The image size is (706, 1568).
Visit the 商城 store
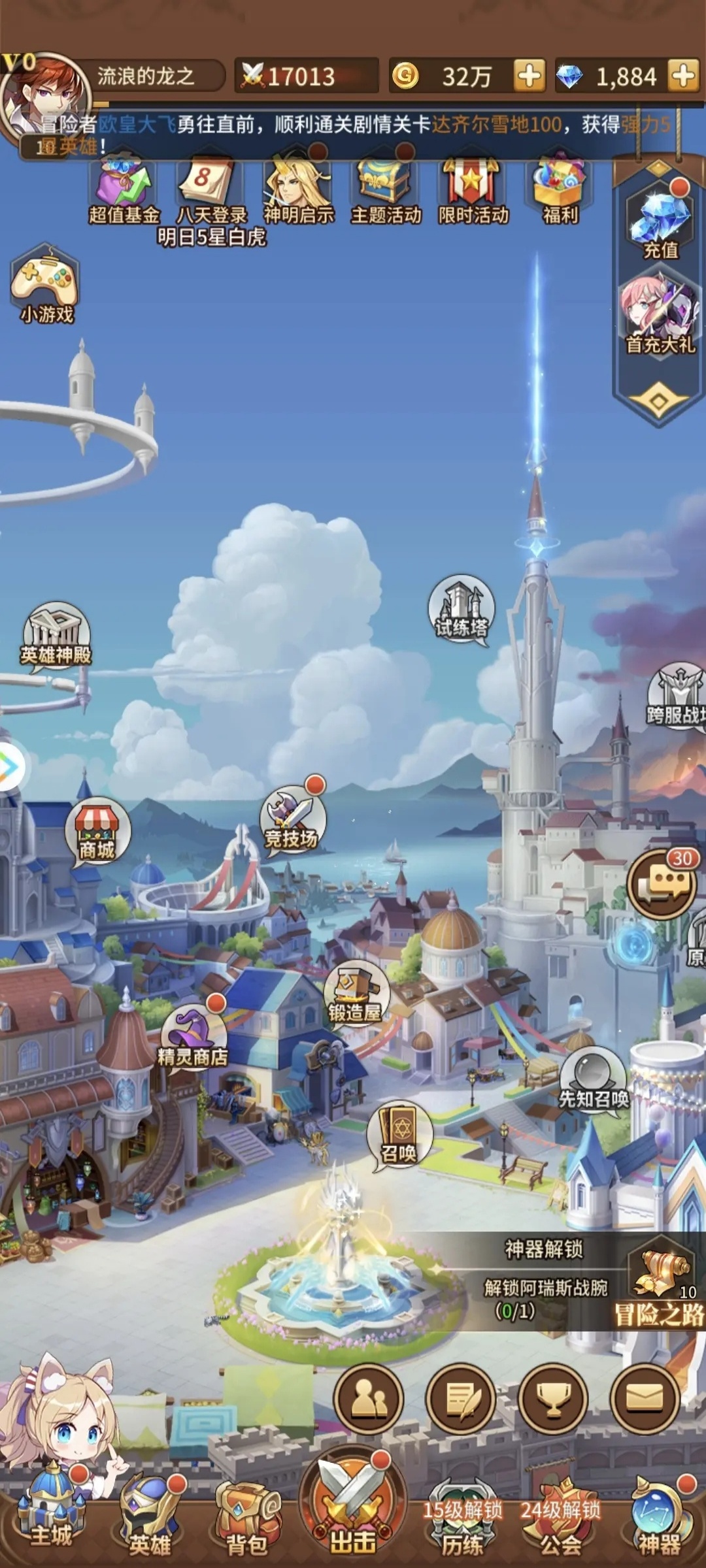[x=97, y=831]
